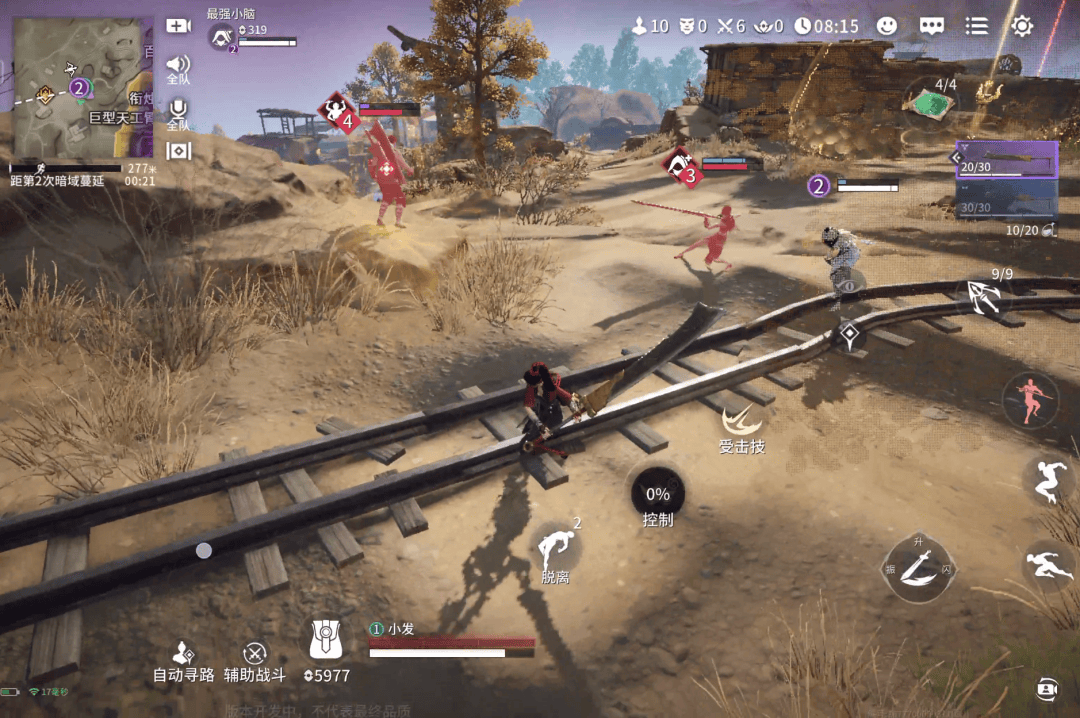The height and width of the screenshot is (718, 1080).
Task: Select the purple 20/30 weapon slot
Action: (x=1006, y=159)
